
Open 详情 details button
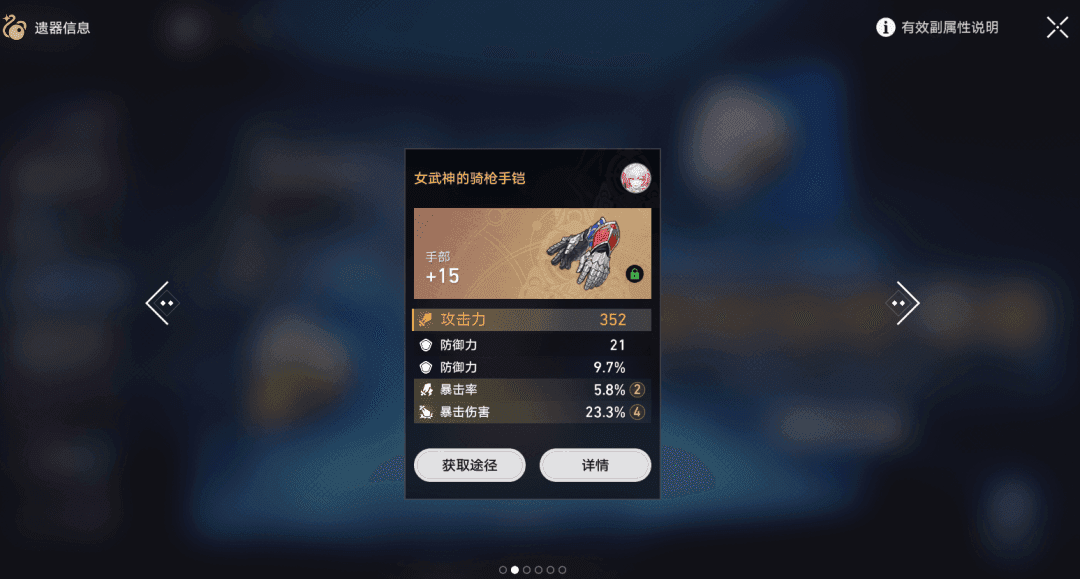595,465
